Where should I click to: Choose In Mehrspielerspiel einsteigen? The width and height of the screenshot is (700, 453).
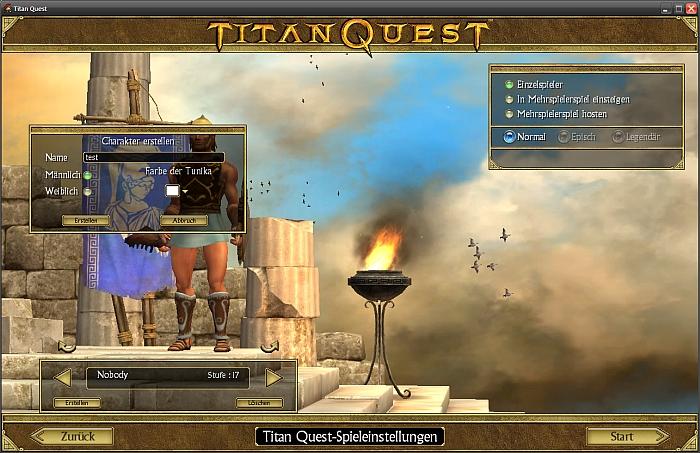pos(510,100)
